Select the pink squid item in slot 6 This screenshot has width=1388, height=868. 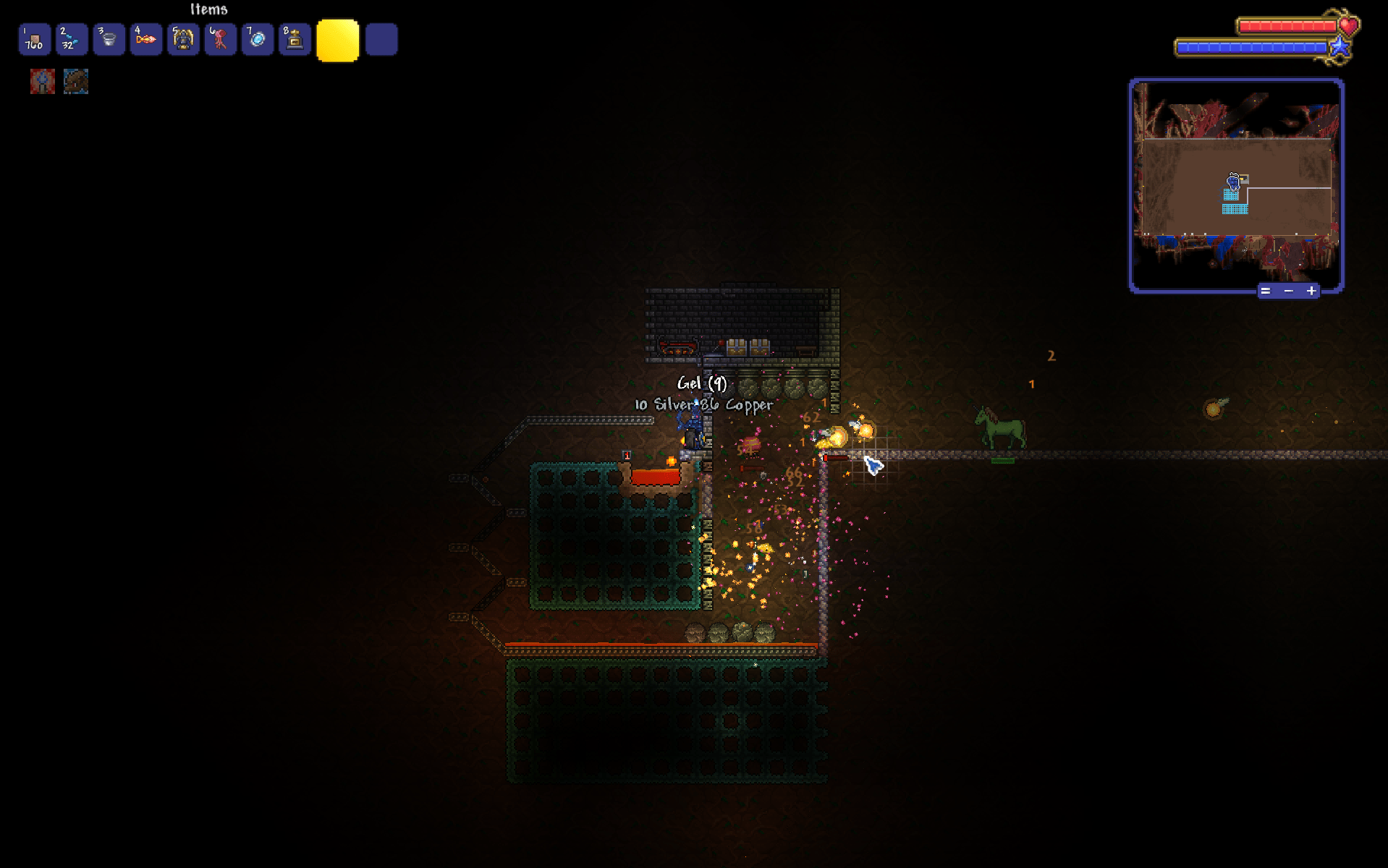221,39
